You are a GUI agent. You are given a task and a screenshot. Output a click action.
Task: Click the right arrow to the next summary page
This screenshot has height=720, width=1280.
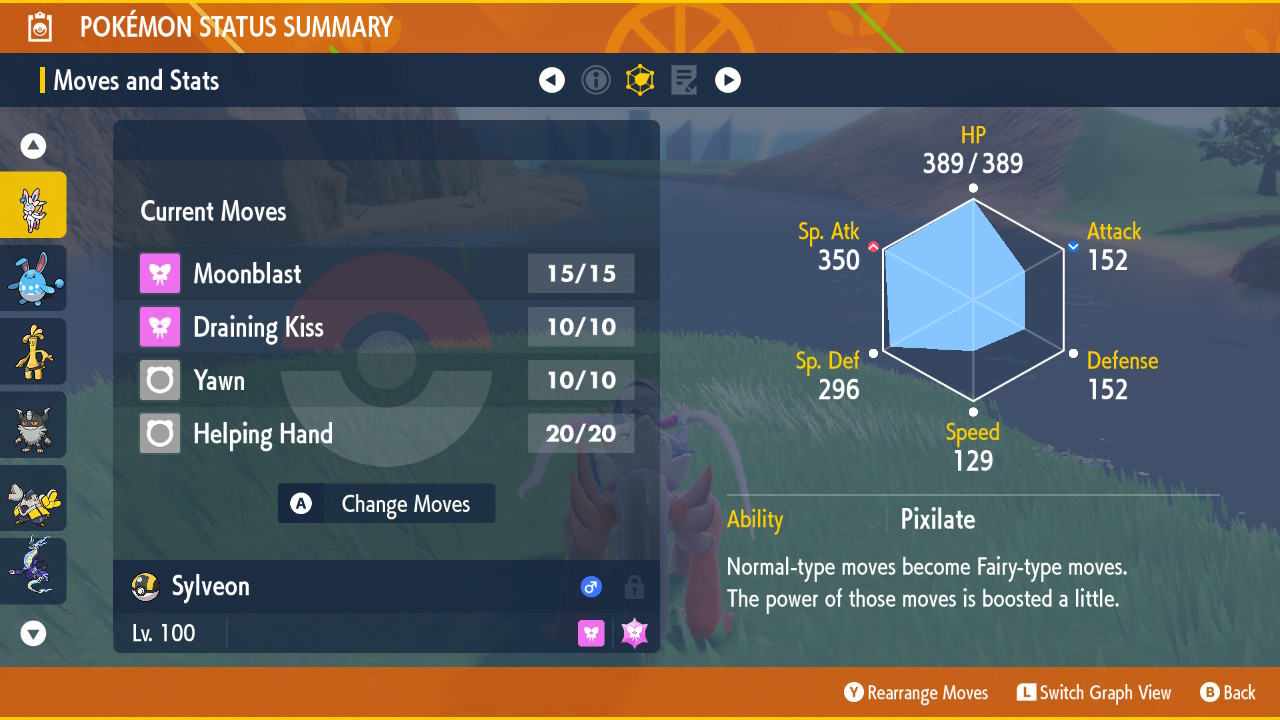[728, 80]
